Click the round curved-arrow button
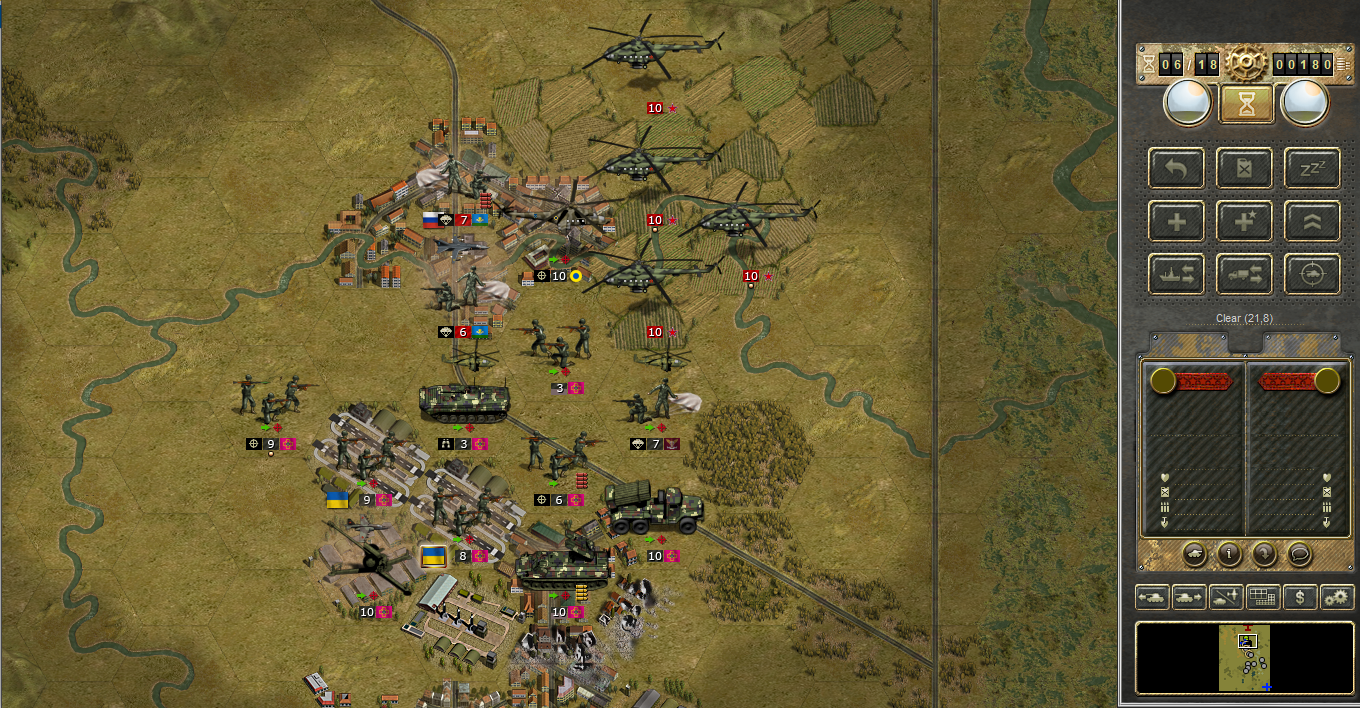 (1264, 553)
